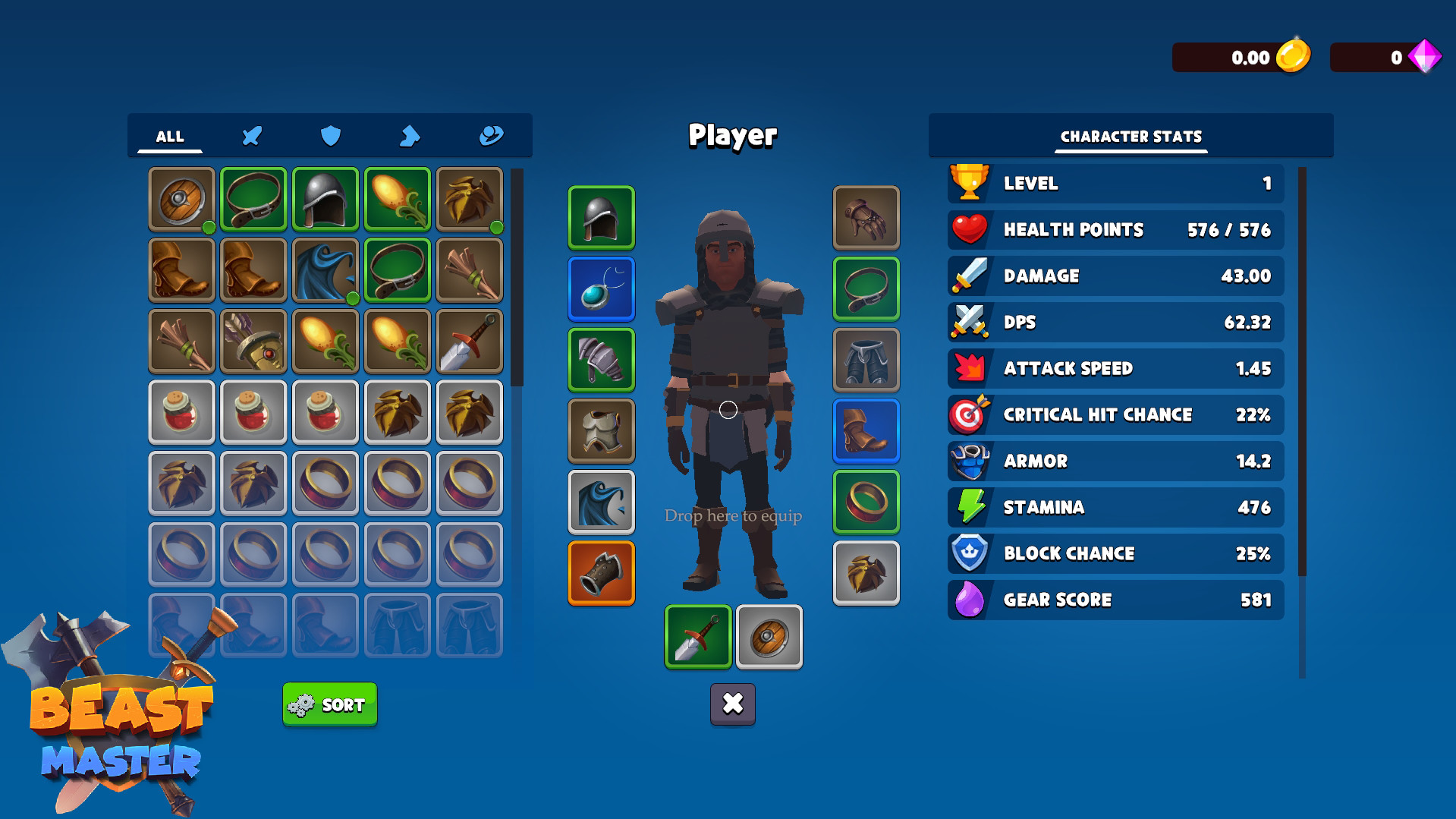
Task: Switch to the armor shield filter tab
Action: [x=330, y=136]
